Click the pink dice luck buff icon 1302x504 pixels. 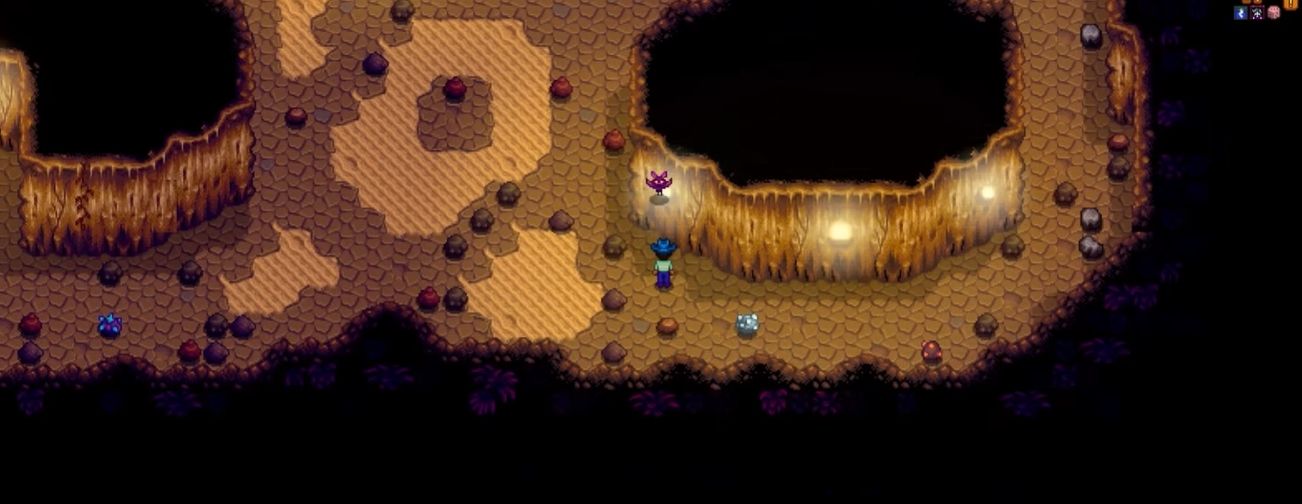pyautogui.click(x=1273, y=13)
